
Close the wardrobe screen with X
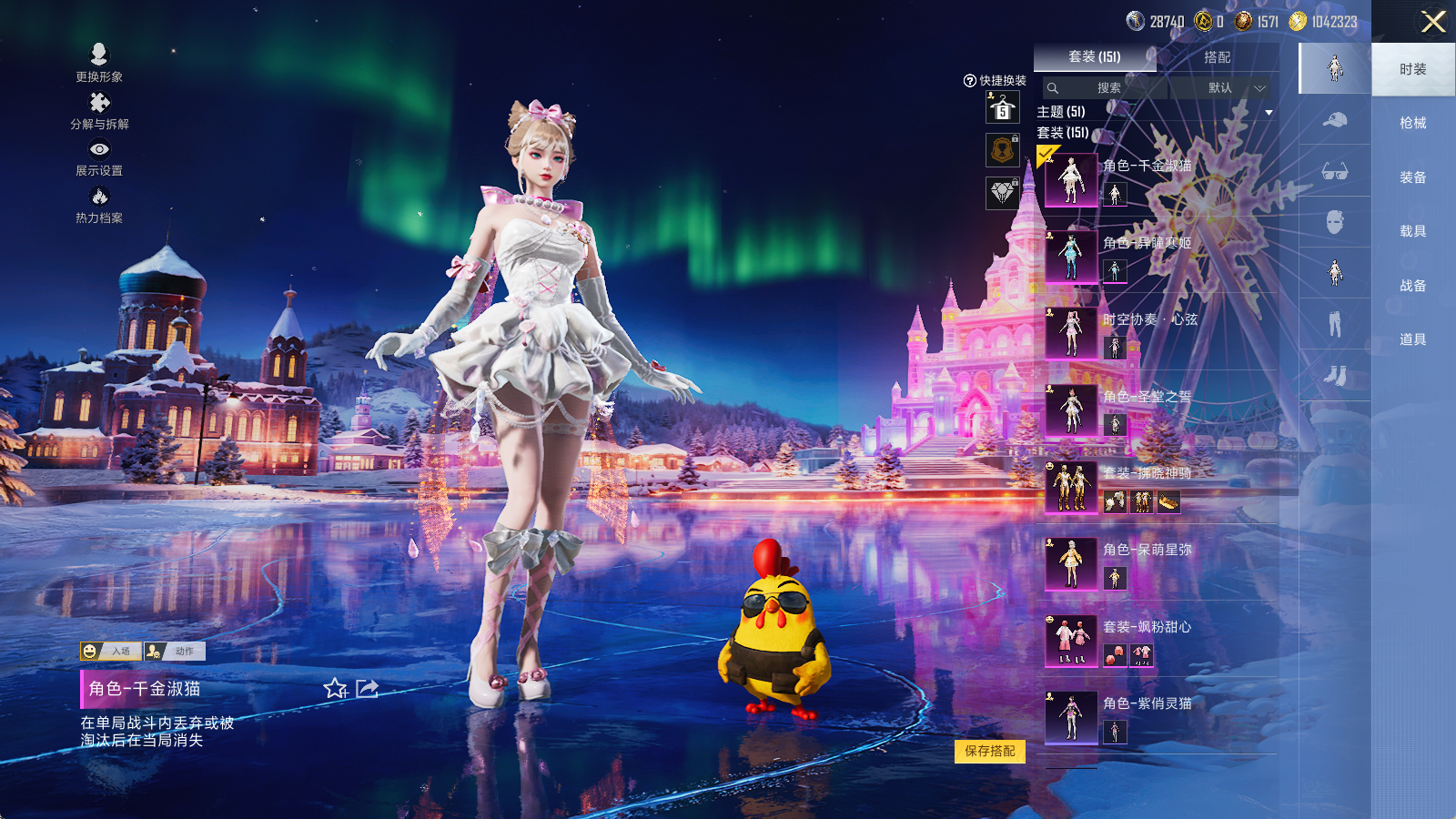(x=1433, y=22)
